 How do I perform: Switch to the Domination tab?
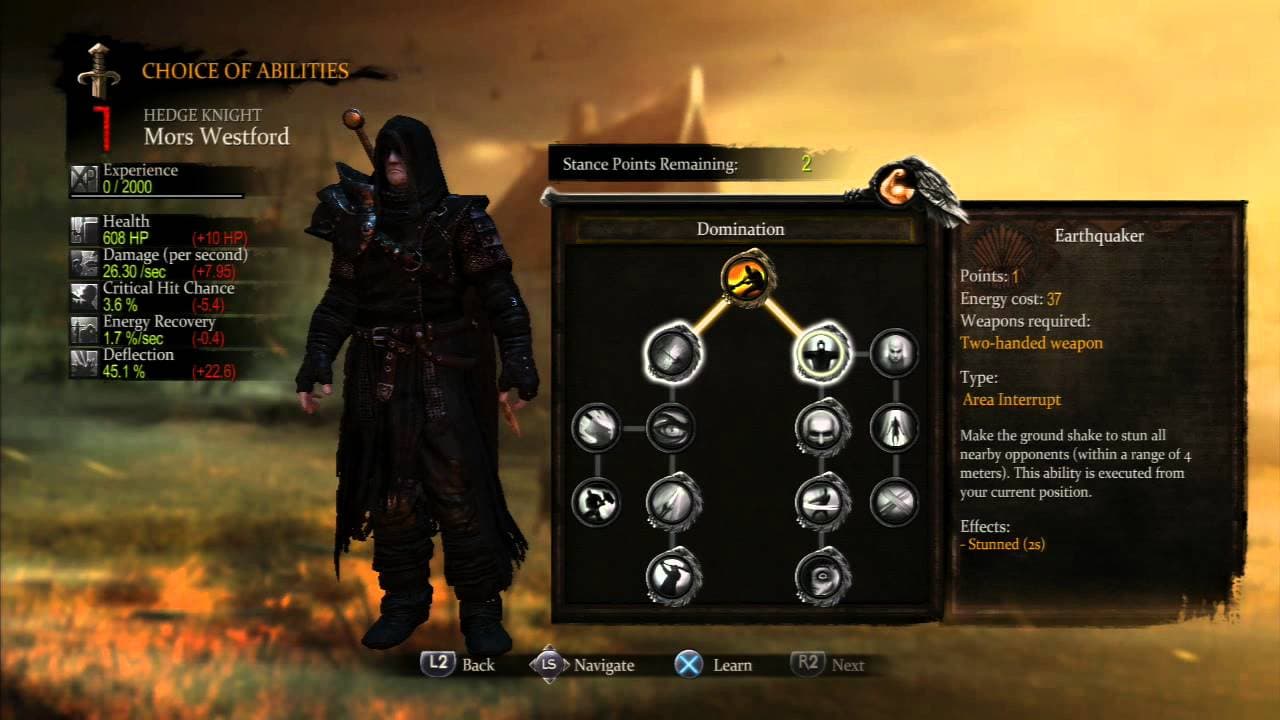tap(740, 229)
